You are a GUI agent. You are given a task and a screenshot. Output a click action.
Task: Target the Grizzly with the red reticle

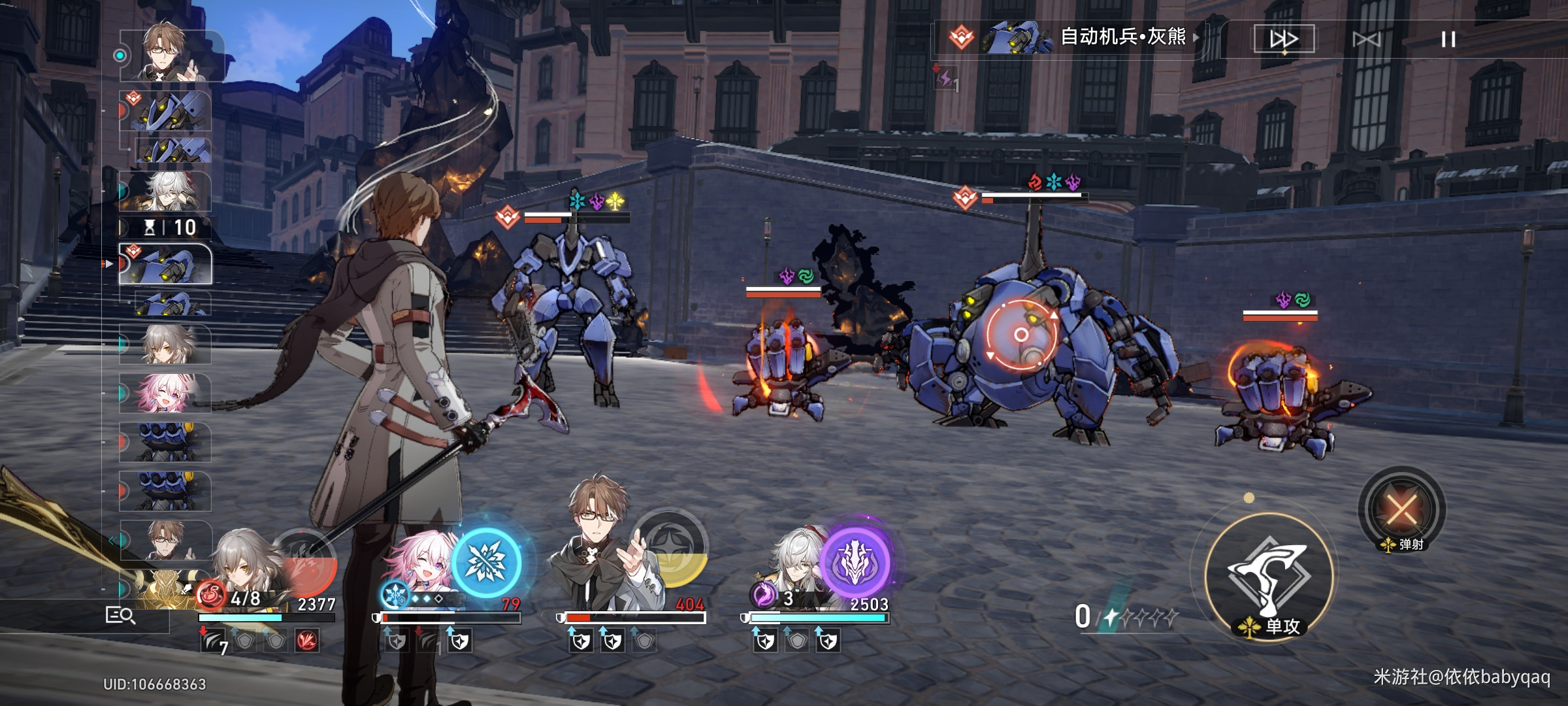(1021, 335)
